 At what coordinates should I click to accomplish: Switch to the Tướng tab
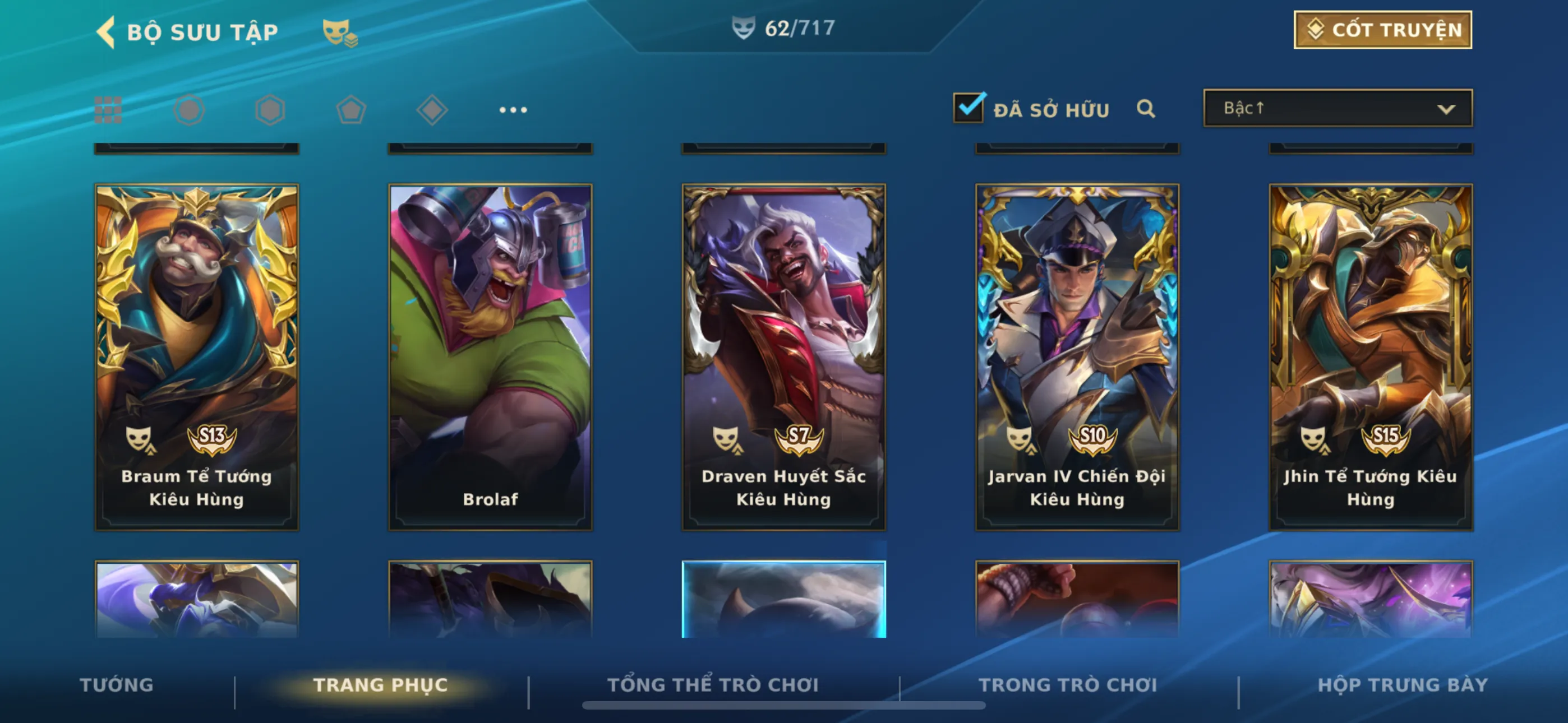coord(117,685)
